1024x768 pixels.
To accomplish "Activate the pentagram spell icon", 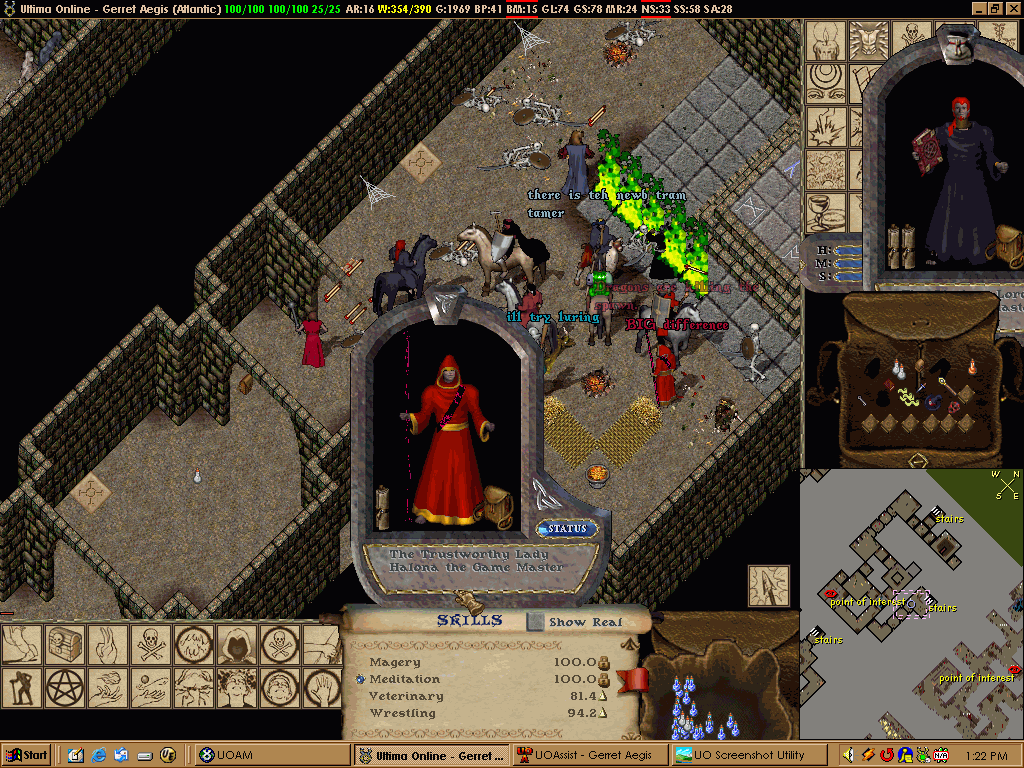I will [x=60, y=687].
